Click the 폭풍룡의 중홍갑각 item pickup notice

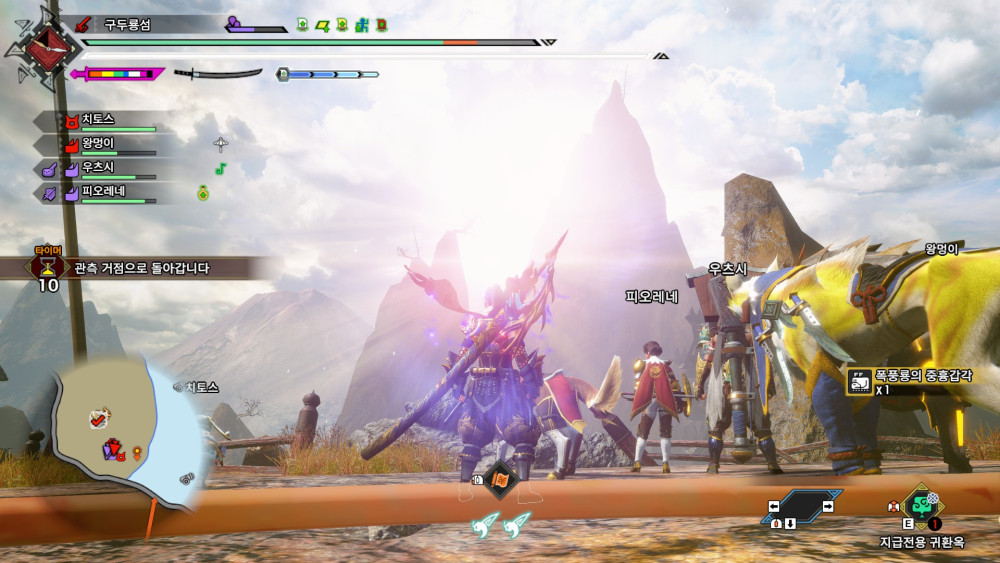click(x=910, y=380)
